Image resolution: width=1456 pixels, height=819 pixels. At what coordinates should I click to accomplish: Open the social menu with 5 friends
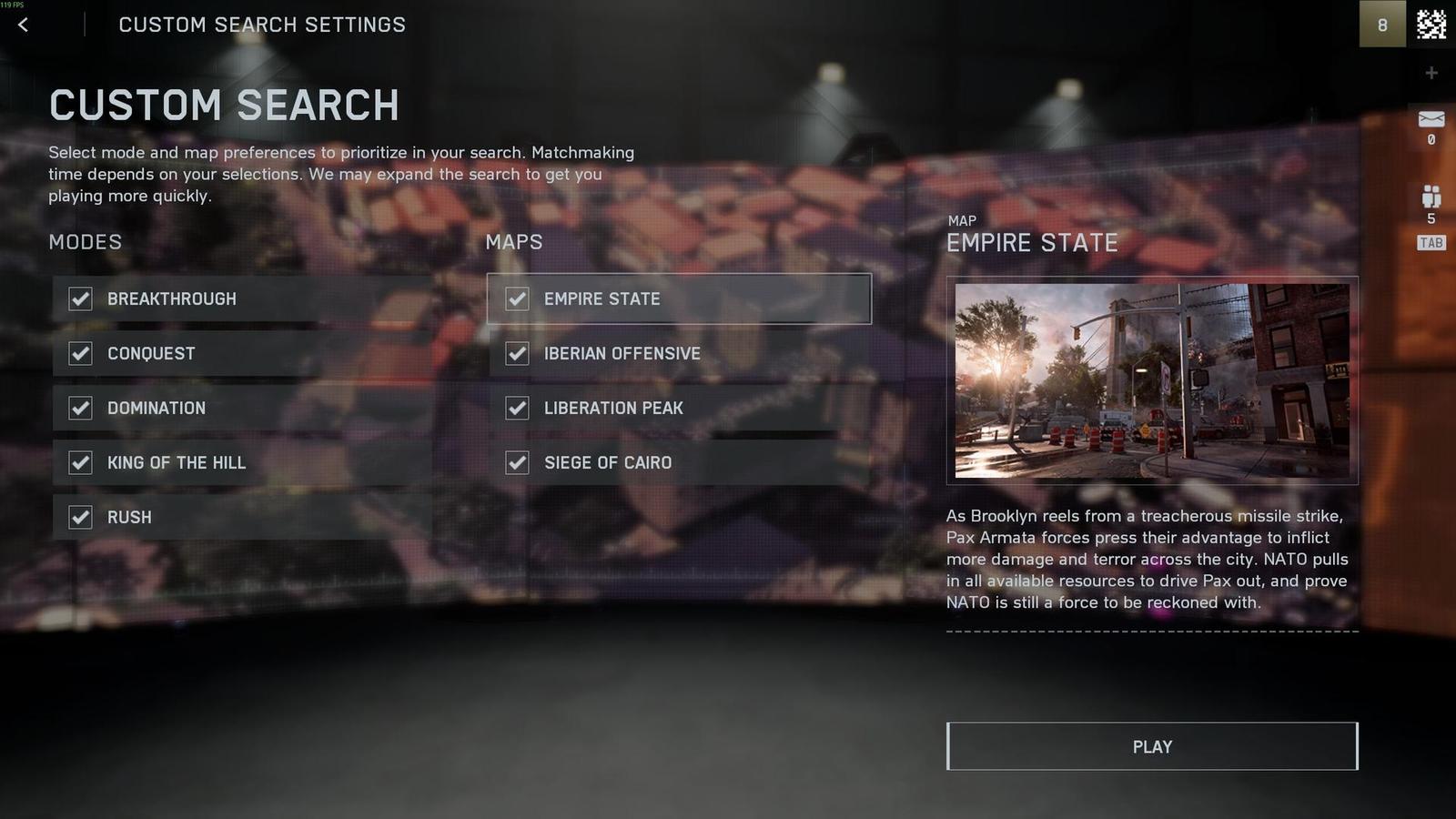point(1431,194)
